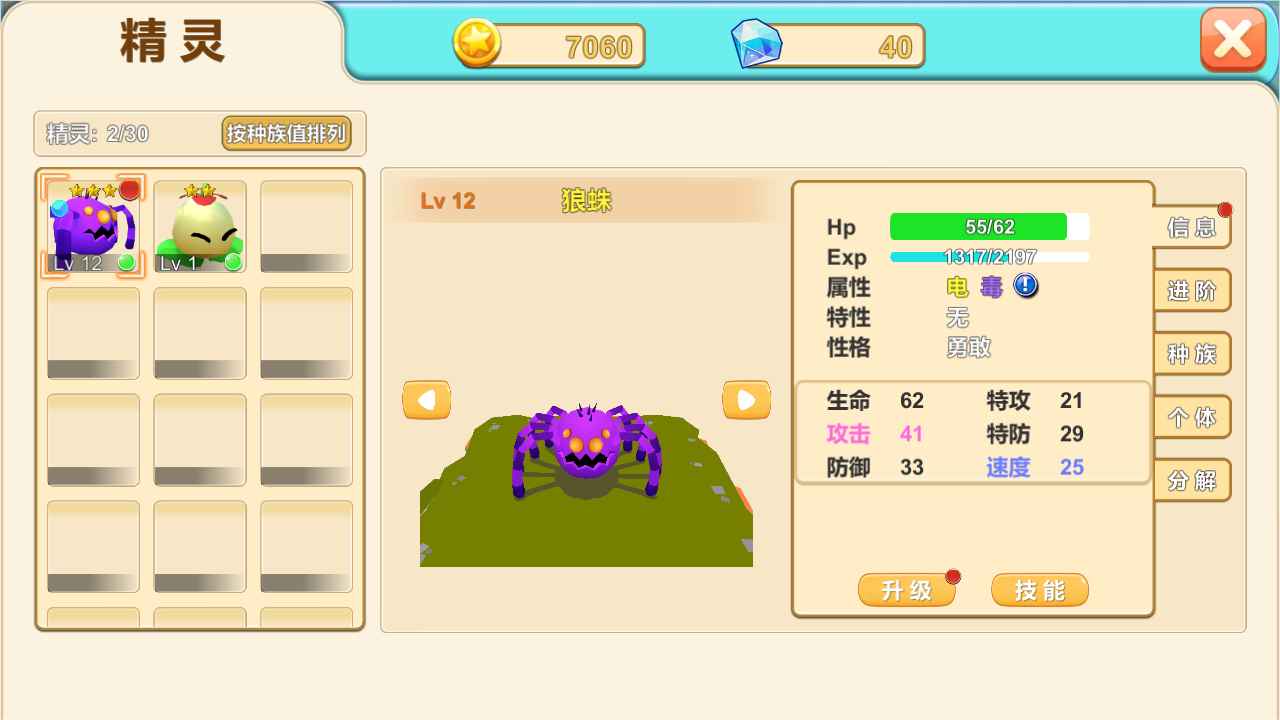Toggle the 按种族值排列 sorting option

click(289, 134)
